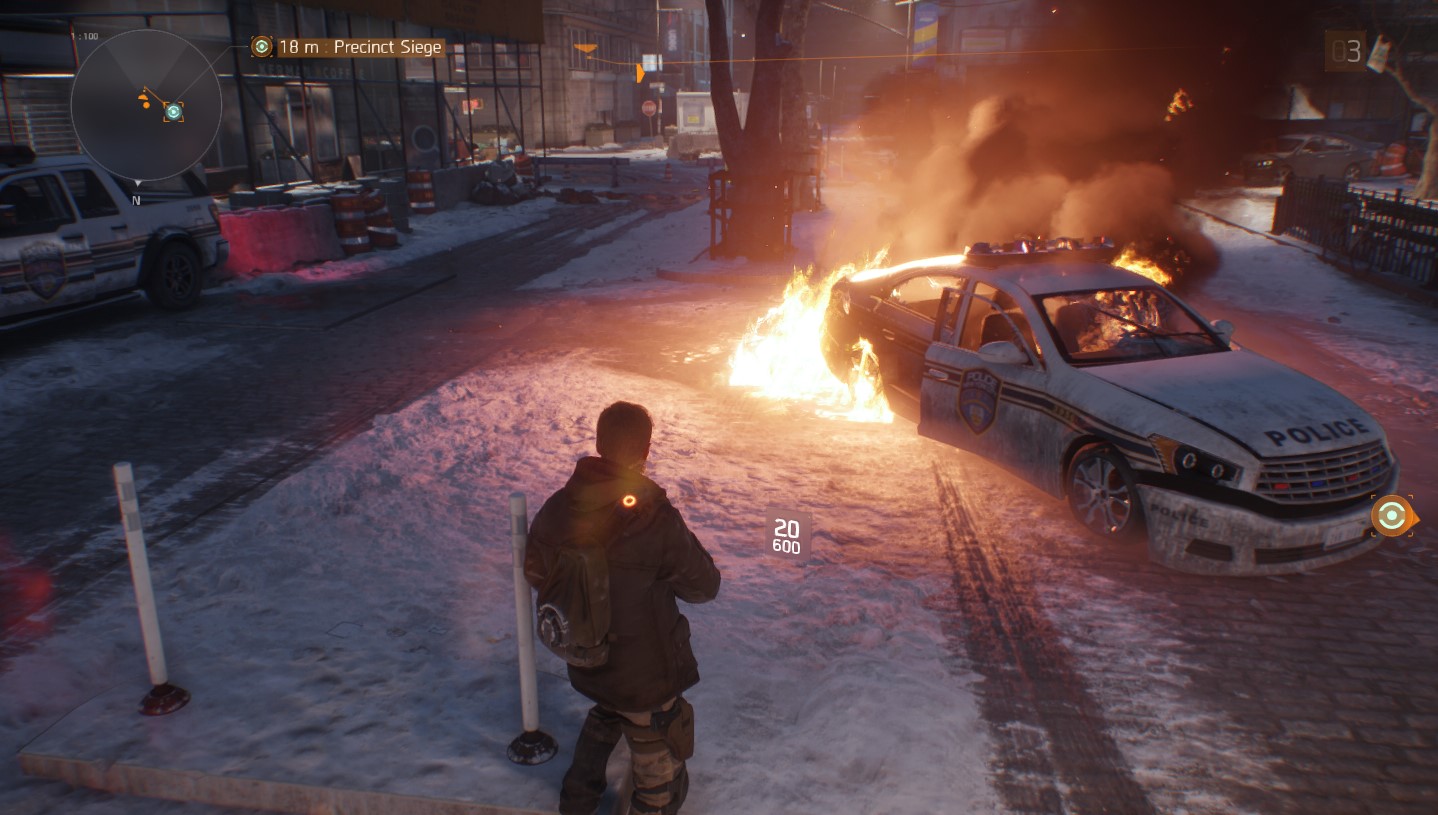Click the circular minimap
This screenshot has height=815, width=1438.
[146, 105]
